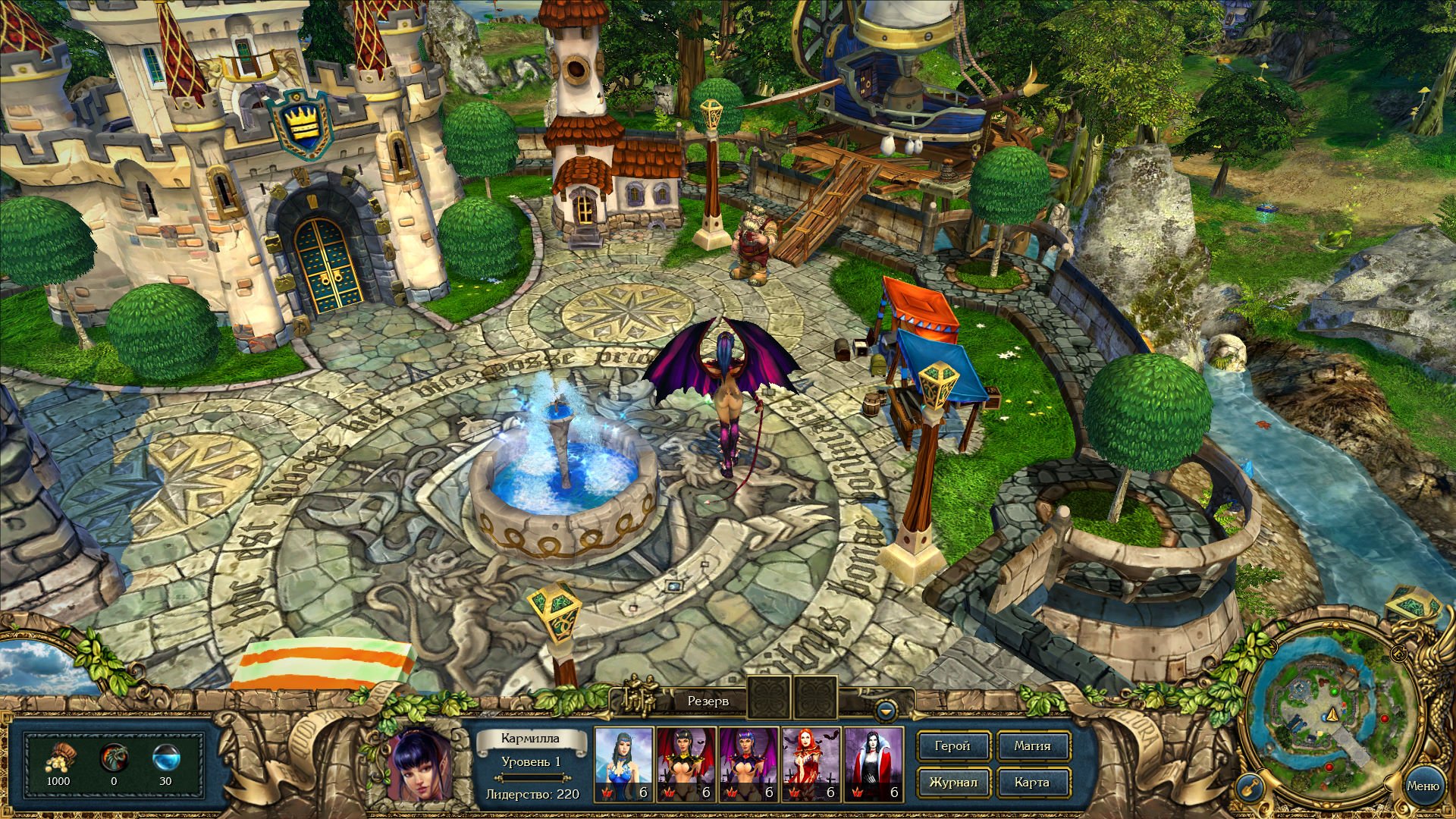
Task: Select the red-winged demoness troop card
Action: 686,764
